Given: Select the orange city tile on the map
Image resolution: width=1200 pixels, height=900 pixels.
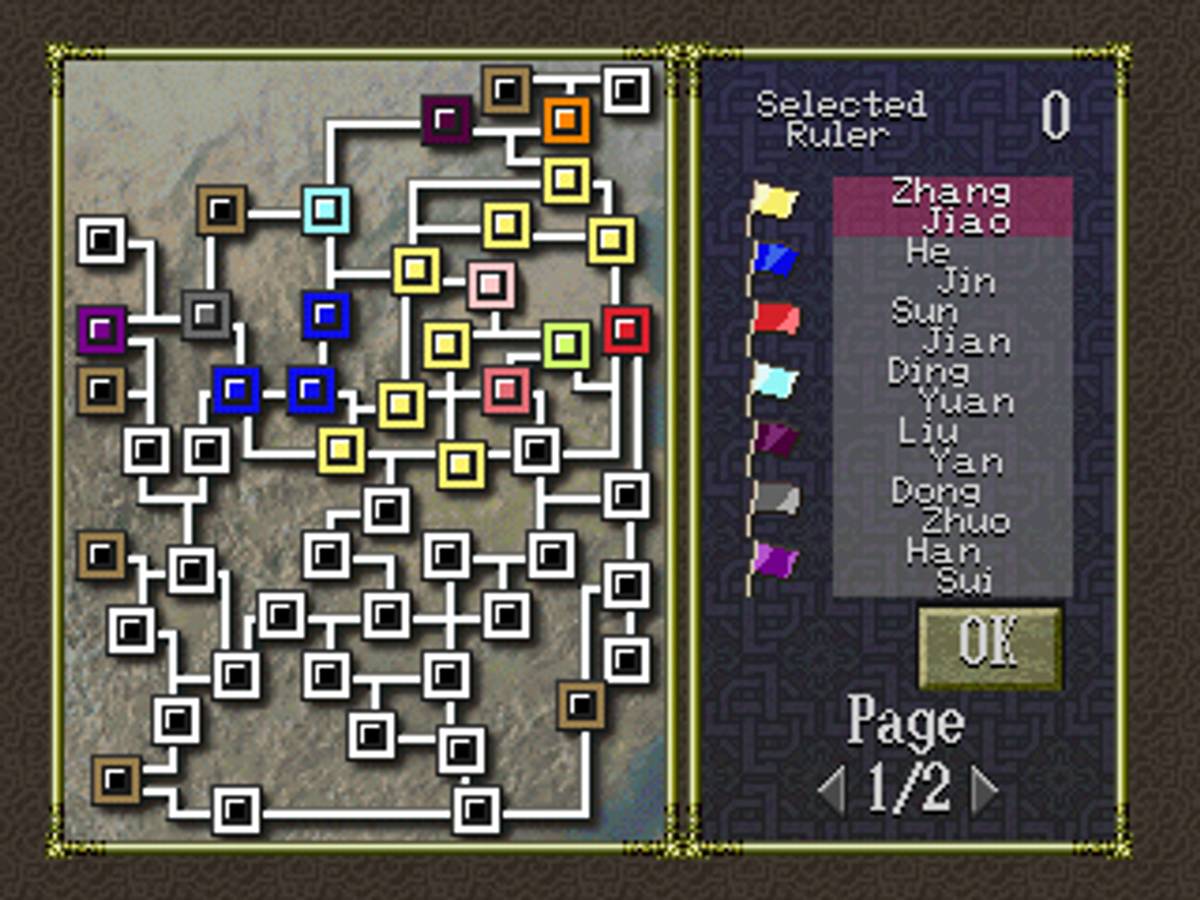Looking at the screenshot, I should click(566, 120).
